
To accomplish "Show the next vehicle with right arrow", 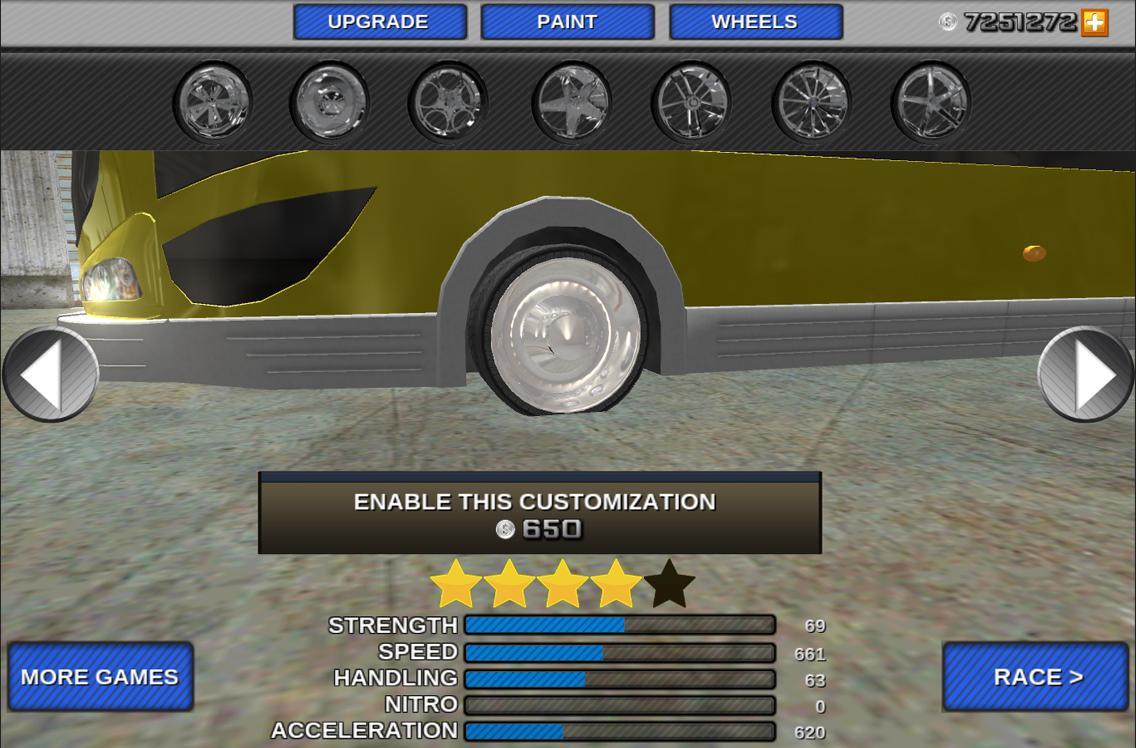I will [x=1086, y=376].
